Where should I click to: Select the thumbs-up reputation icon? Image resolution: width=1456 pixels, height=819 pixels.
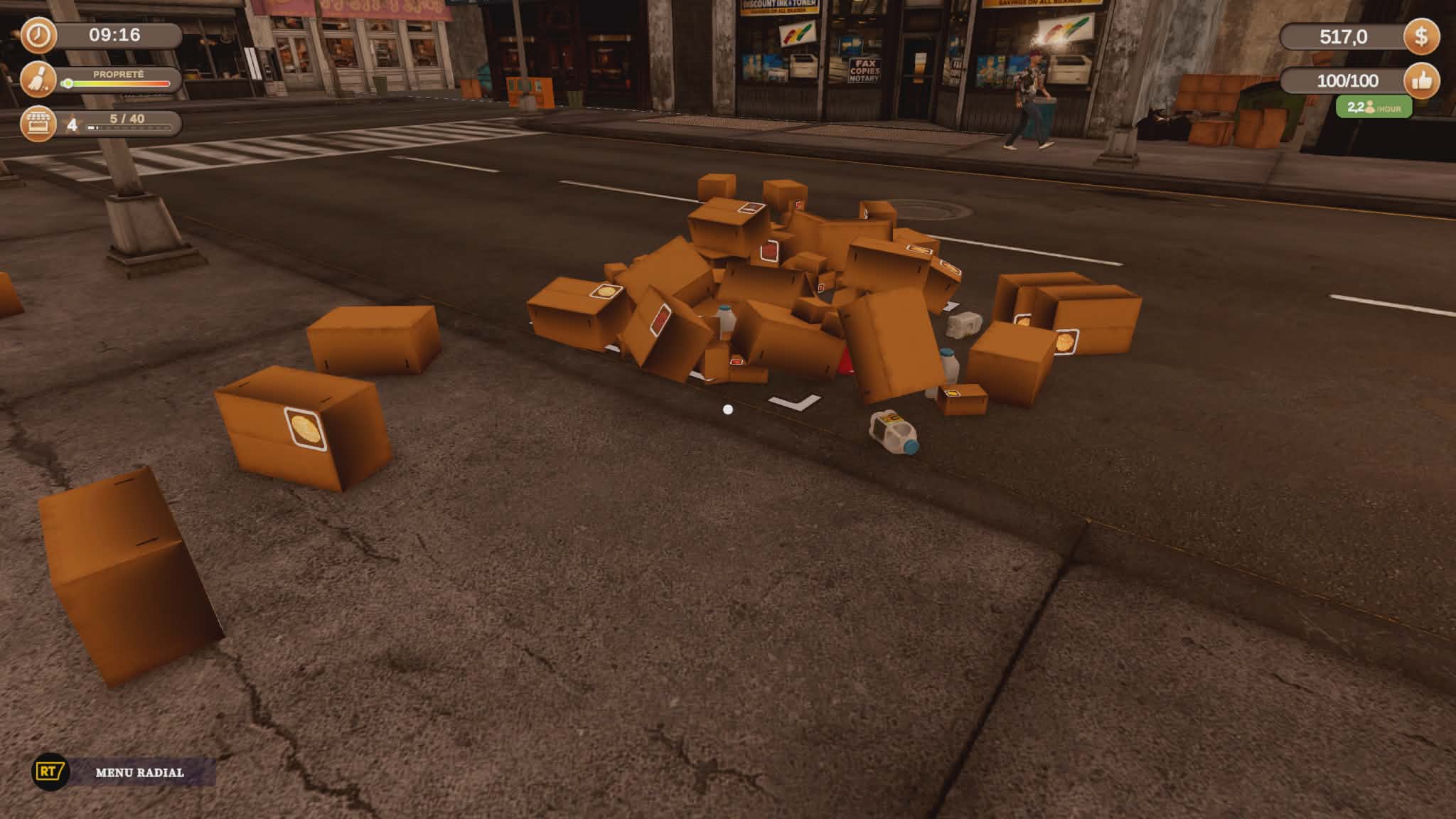pos(1420,81)
